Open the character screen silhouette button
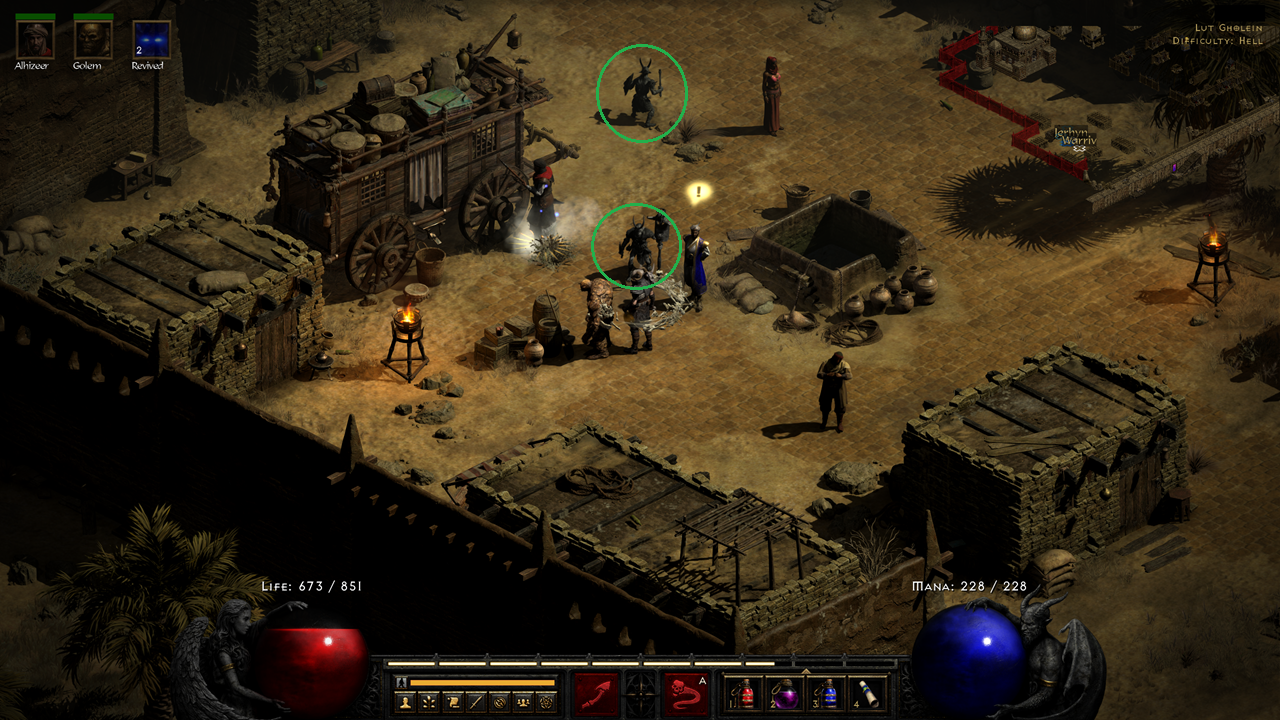This screenshot has height=720, width=1280. coord(405,702)
